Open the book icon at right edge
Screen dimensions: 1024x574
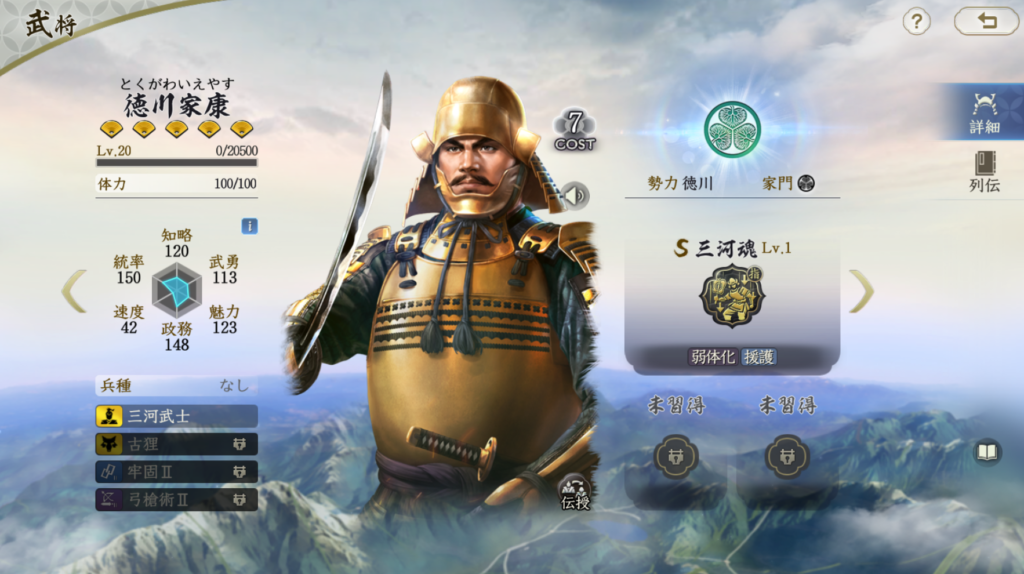(x=987, y=453)
